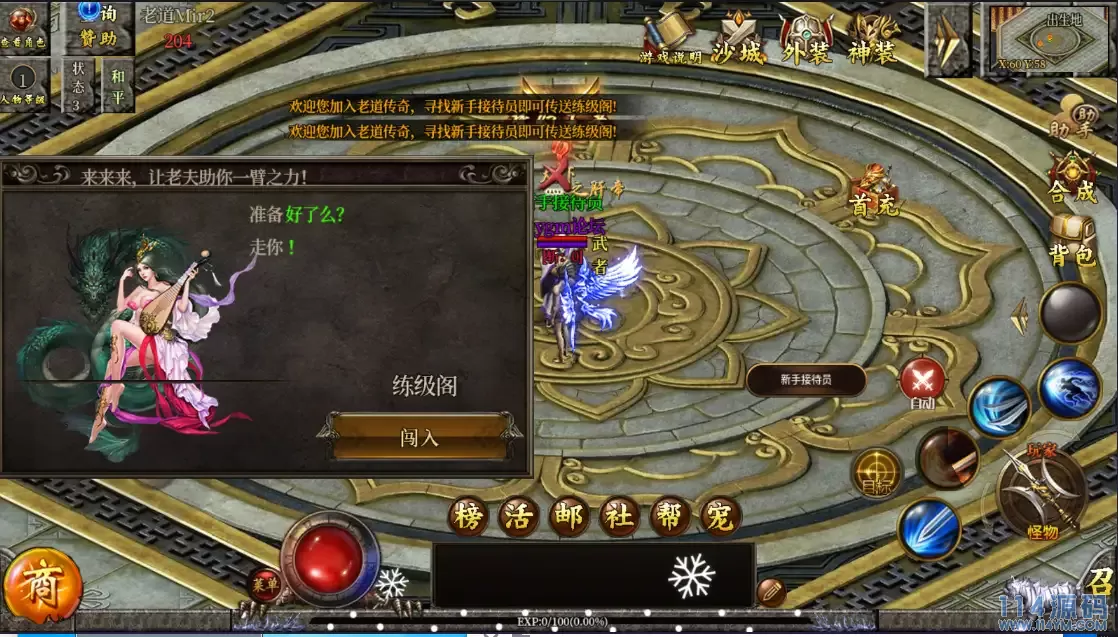Open the 背包 backpack
Screen dimensions: 1118x637
1071,243
